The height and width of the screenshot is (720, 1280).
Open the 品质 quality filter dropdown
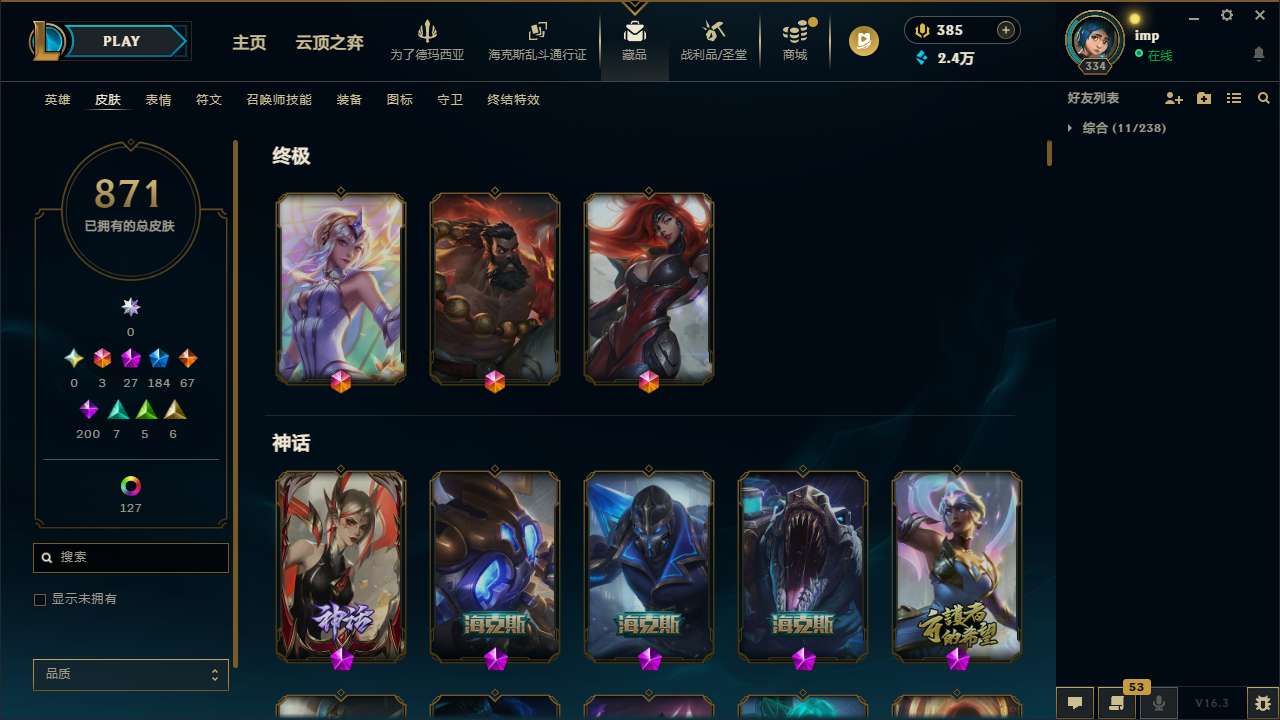(x=130, y=674)
